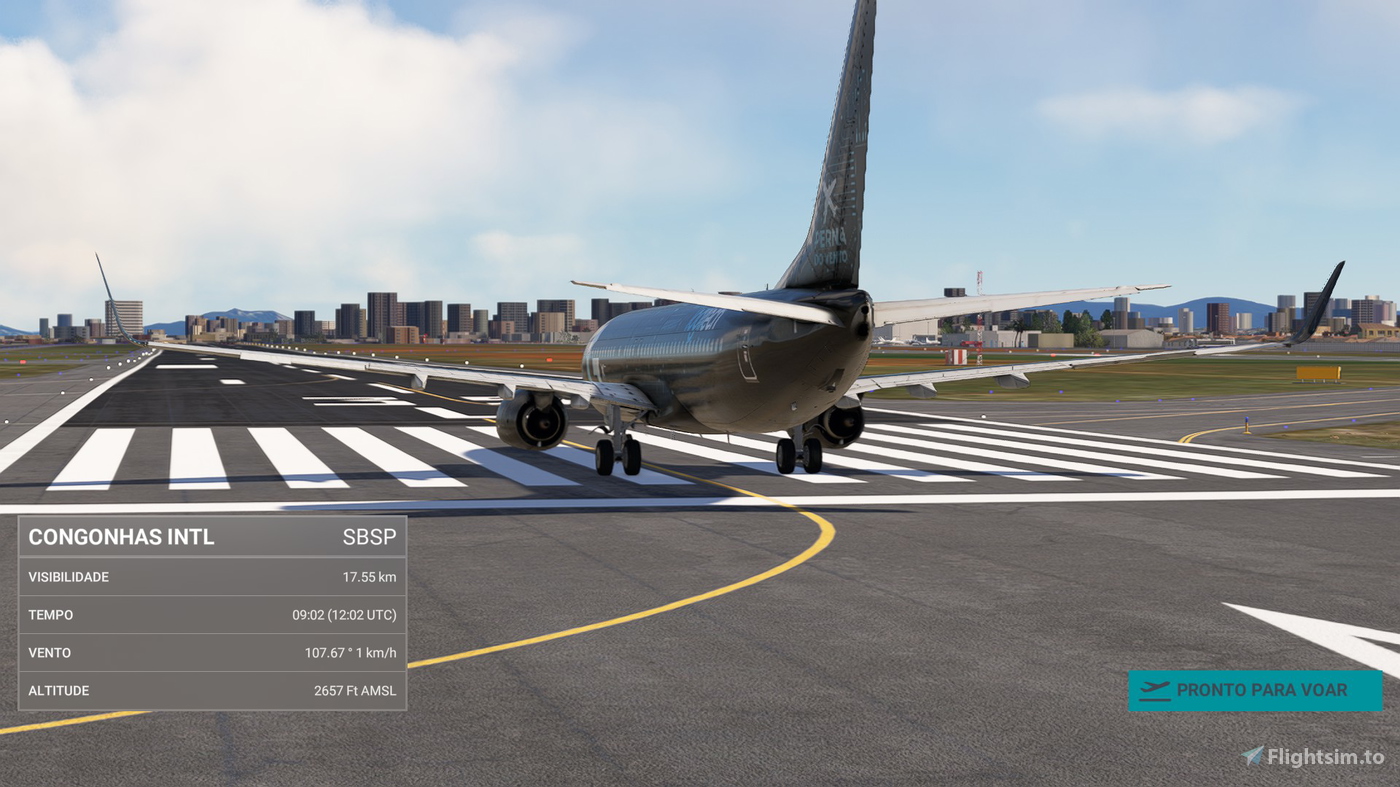Select the ALTITUDE row in the info panel
Screen dimensions: 1400x787
(x=212, y=690)
